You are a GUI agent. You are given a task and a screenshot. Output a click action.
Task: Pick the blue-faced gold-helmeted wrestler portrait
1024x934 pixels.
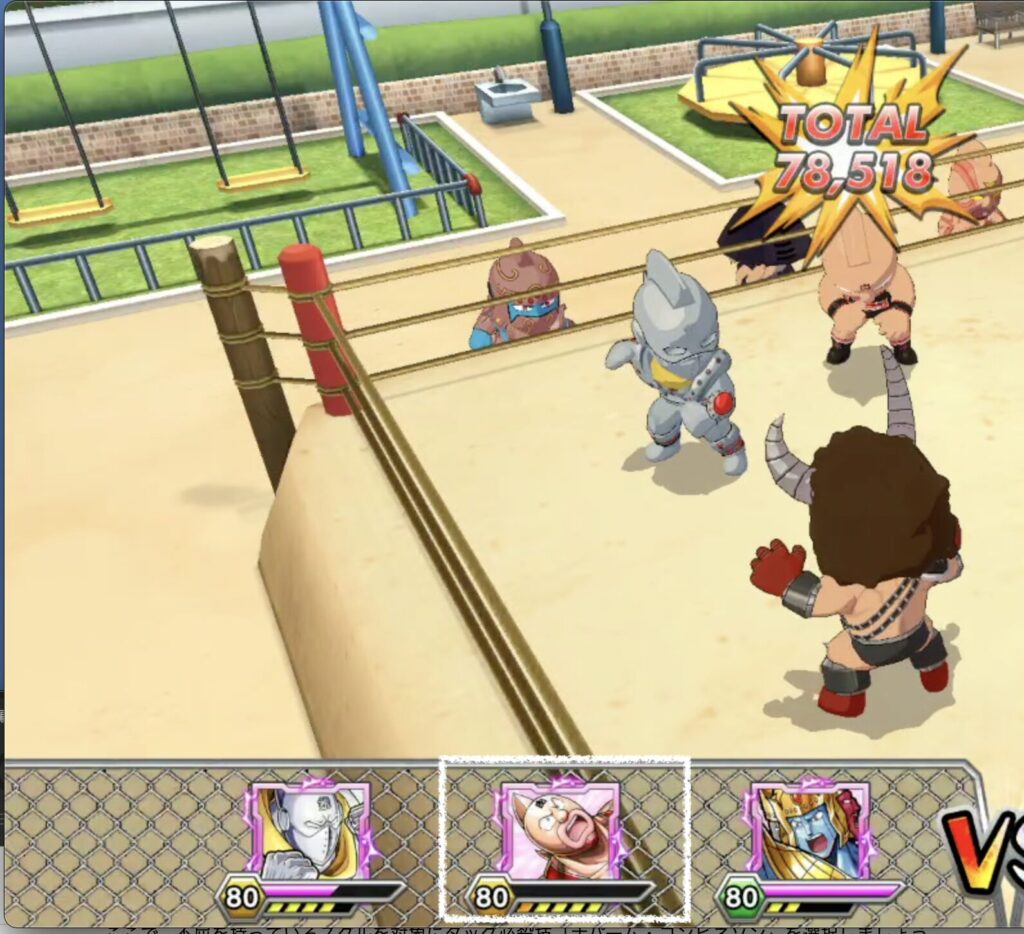[806, 832]
